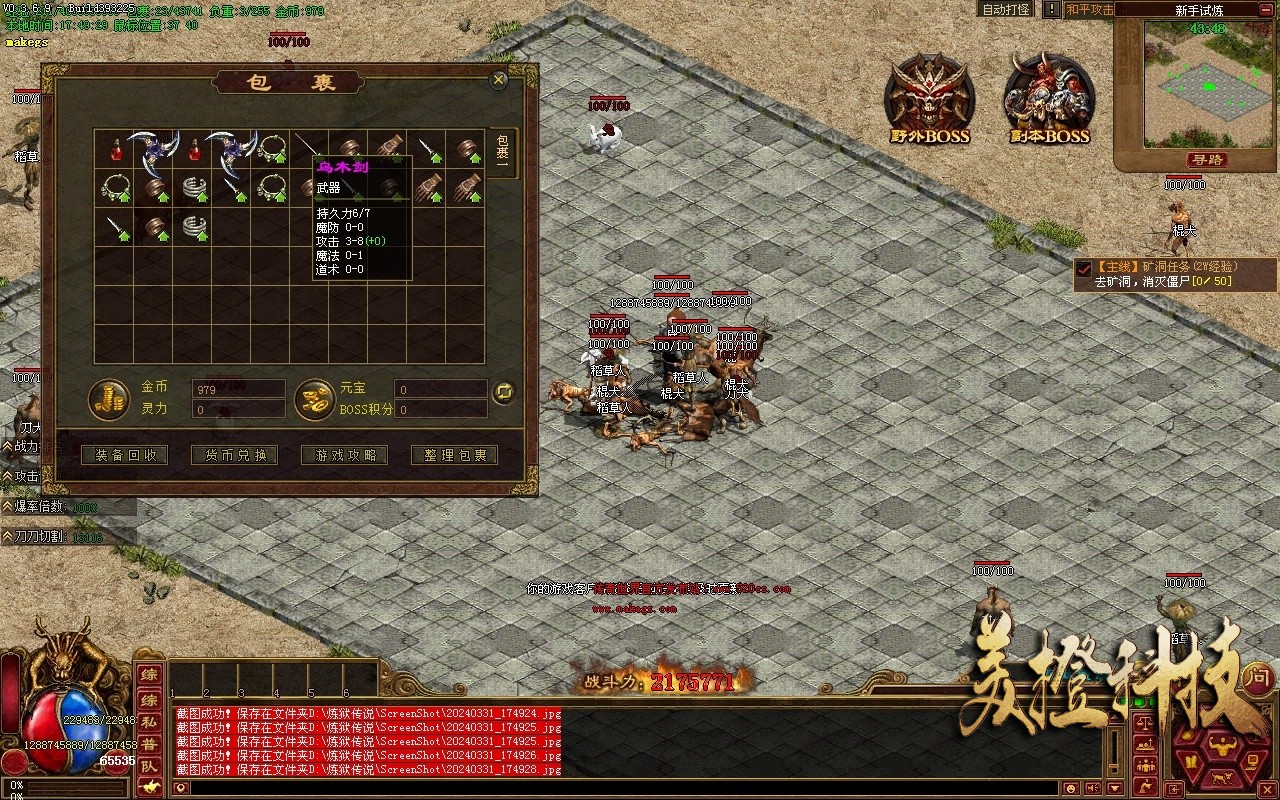Select the 包裹一 bag tab
Image resolution: width=1280 pixels, height=800 pixels.
503,153
